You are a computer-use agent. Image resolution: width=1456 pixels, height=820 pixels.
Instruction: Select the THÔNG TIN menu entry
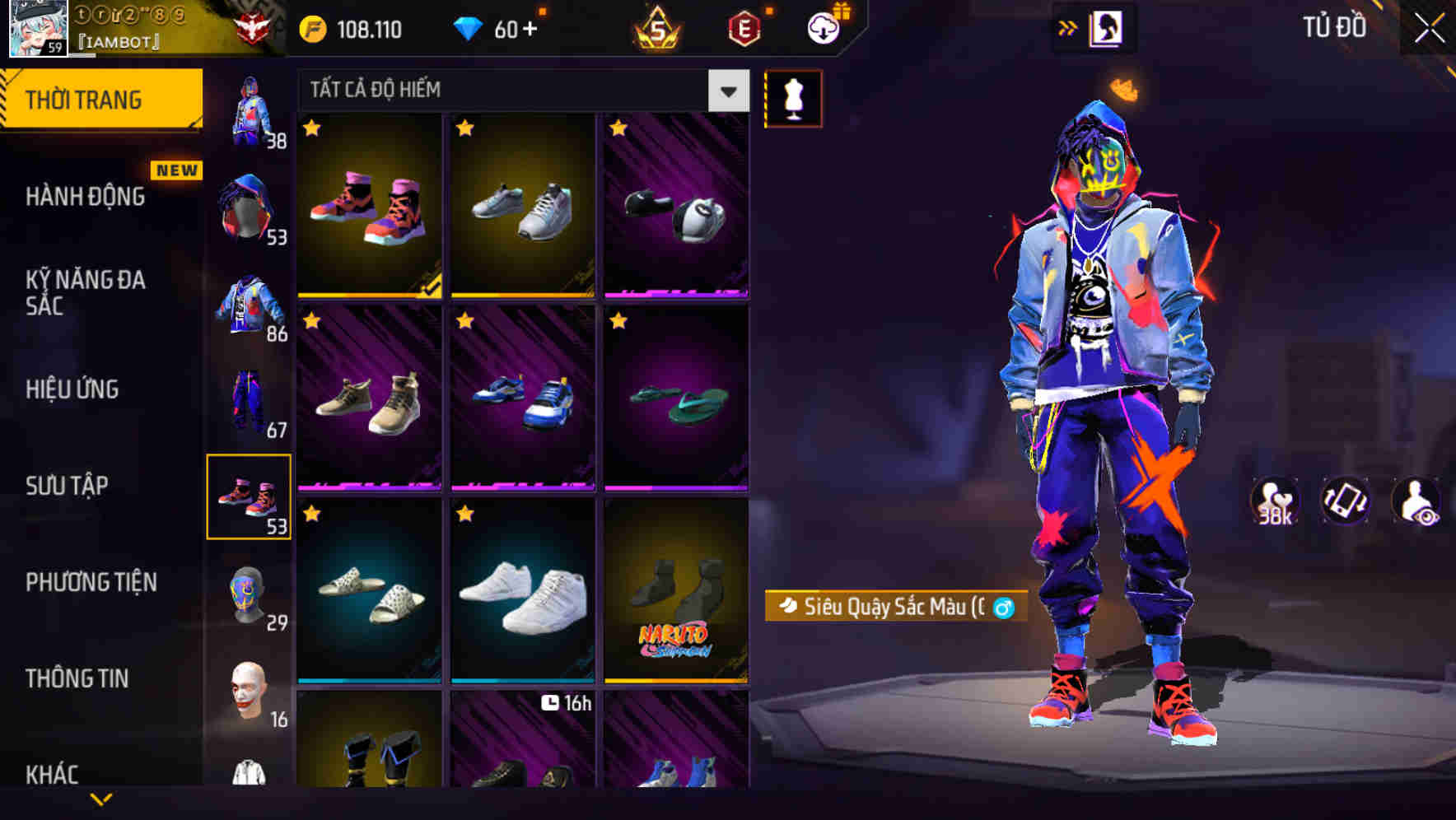(x=77, y=678)
